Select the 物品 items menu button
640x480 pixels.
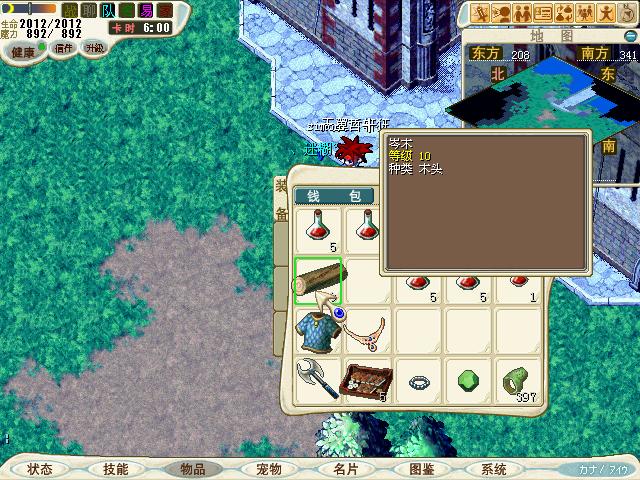click(x=192, y=468)
